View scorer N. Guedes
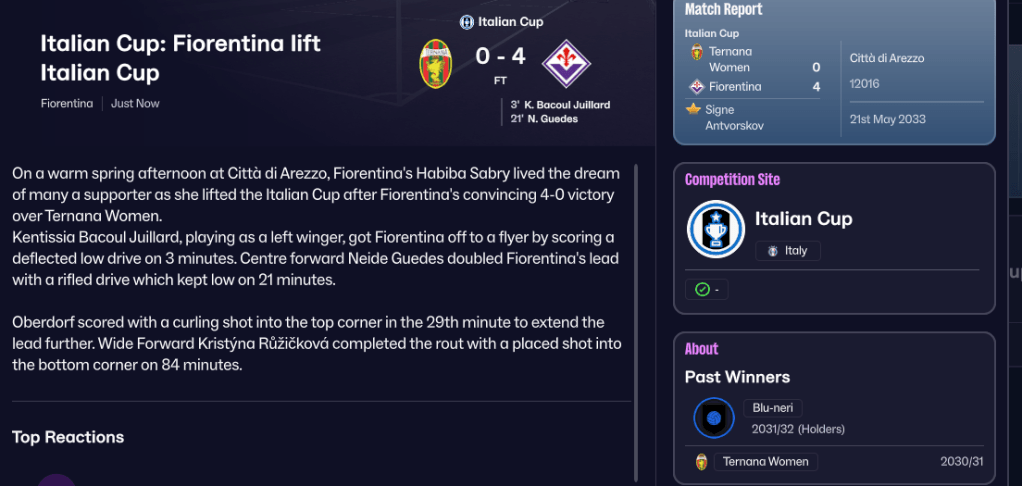Viewport: 1022px width, 486px height. click(550, 119)
